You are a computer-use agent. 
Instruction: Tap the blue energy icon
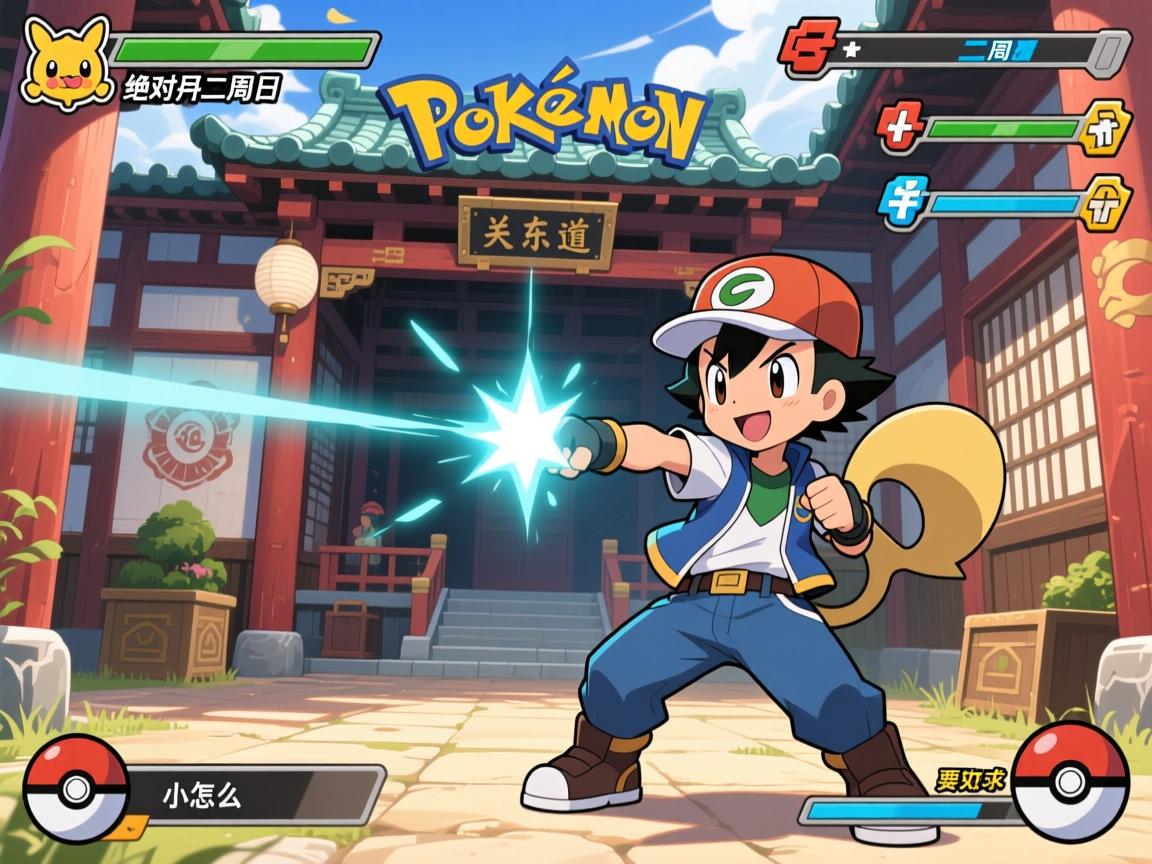pos(903,197)
